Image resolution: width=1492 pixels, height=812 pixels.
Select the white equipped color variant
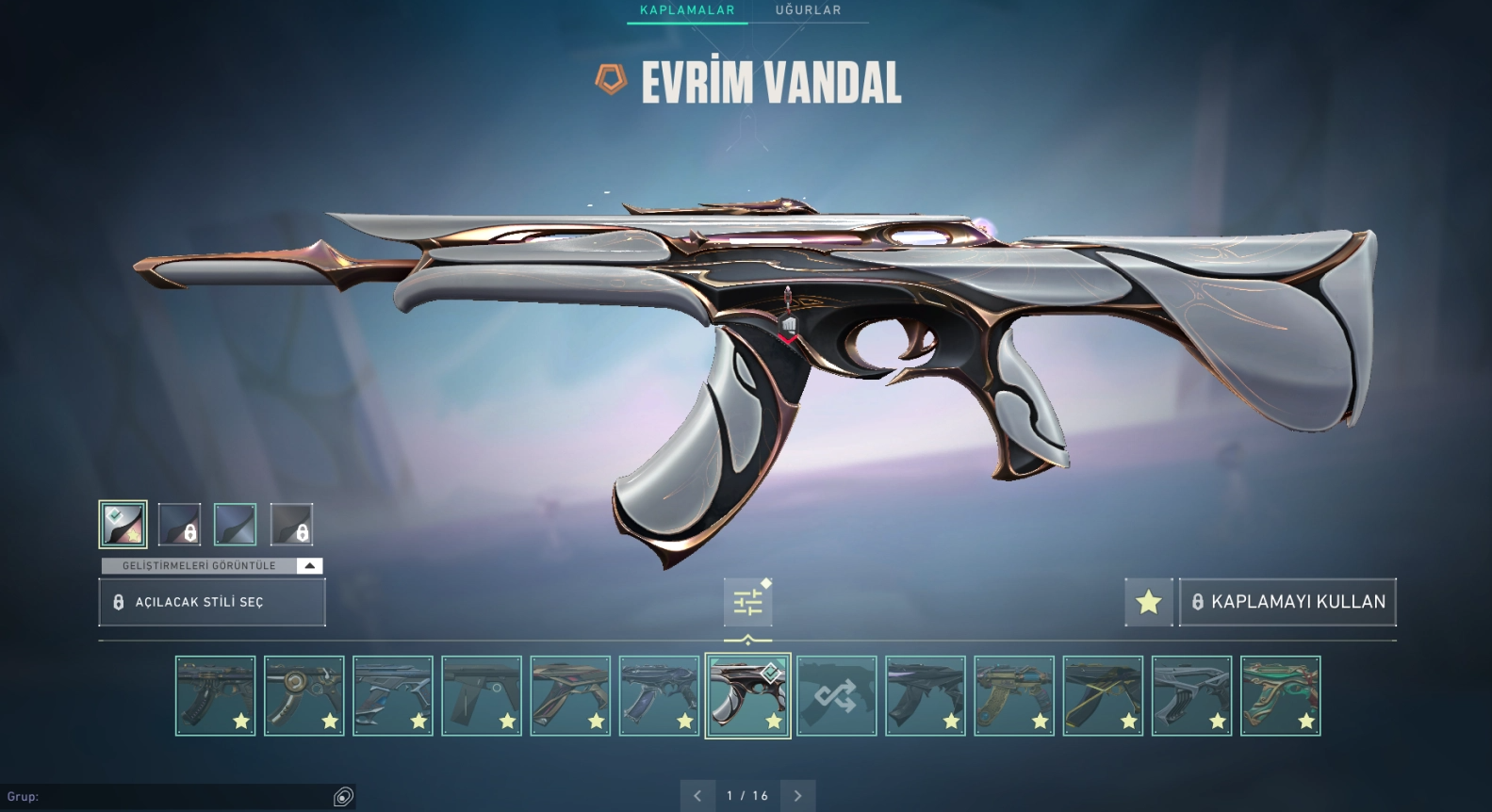123,525
